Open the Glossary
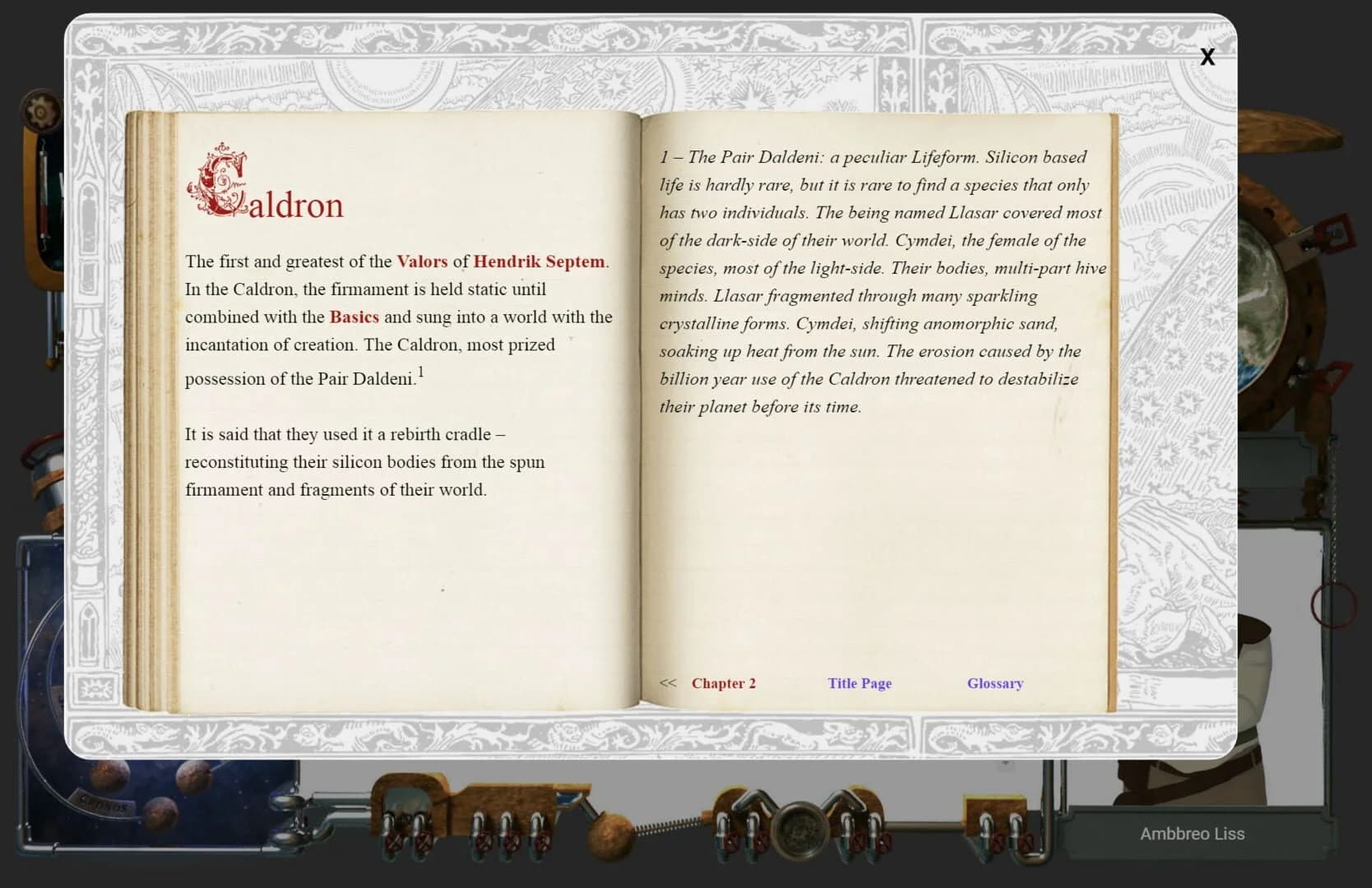Viewport: 1372px width, 888px height. pos(994,683)
